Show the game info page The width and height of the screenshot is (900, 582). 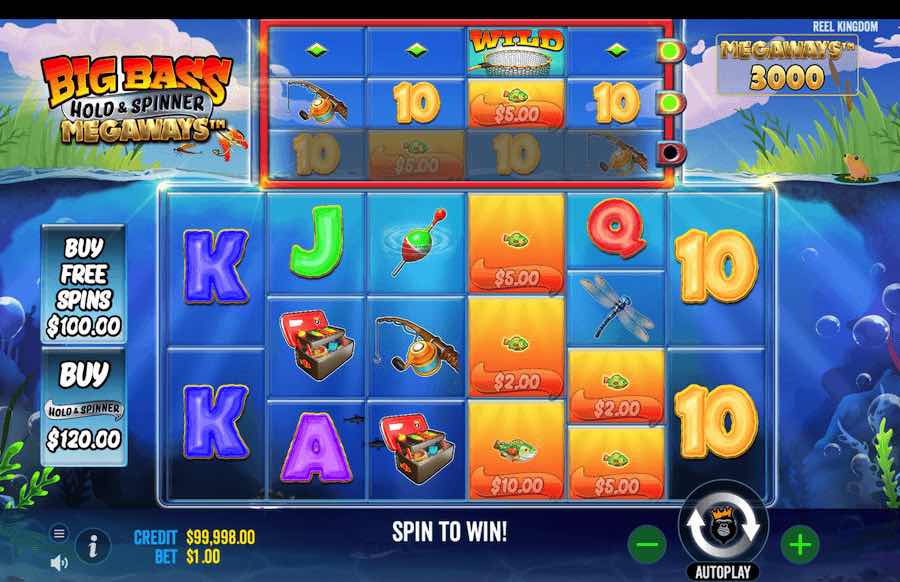93,545
